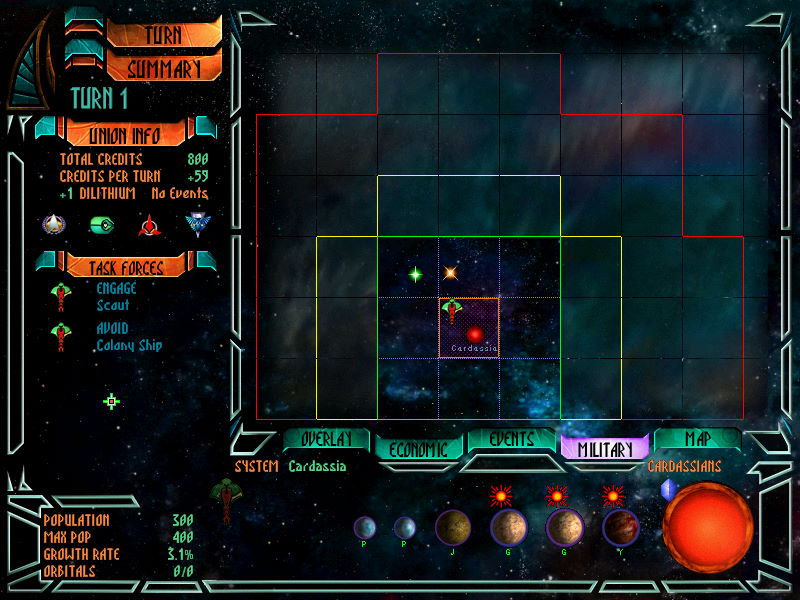Image resolution: width=800 pixels, height=600 pixels.
Task: Select the Cardassia system on the galaxy map
Action: 475,333
